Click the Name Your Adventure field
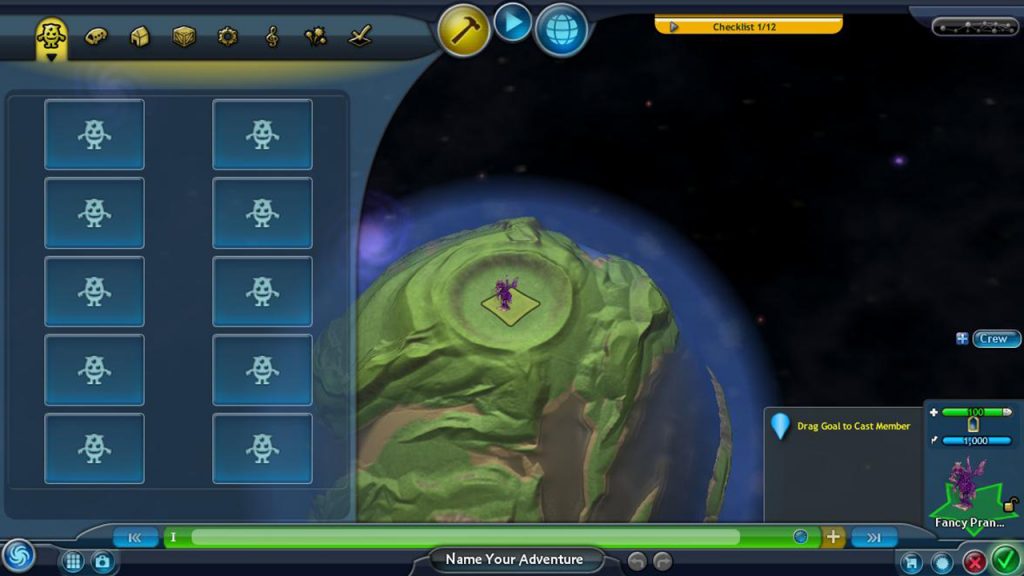1024x576 pixels. point(513,559)
